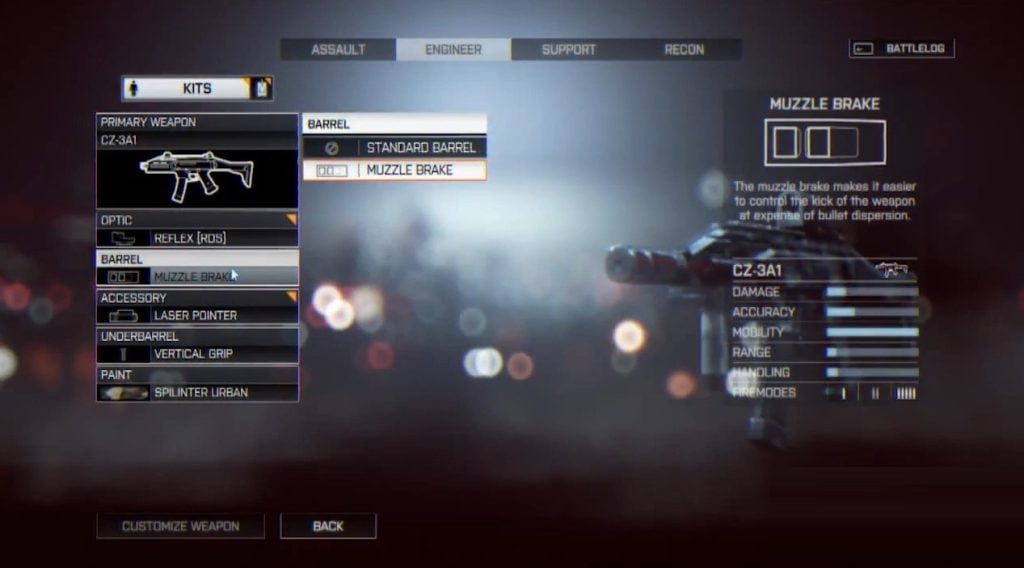The image size is (1024, 568).
Task: Switch to the Recon tab
Action: tap(684, 49)
